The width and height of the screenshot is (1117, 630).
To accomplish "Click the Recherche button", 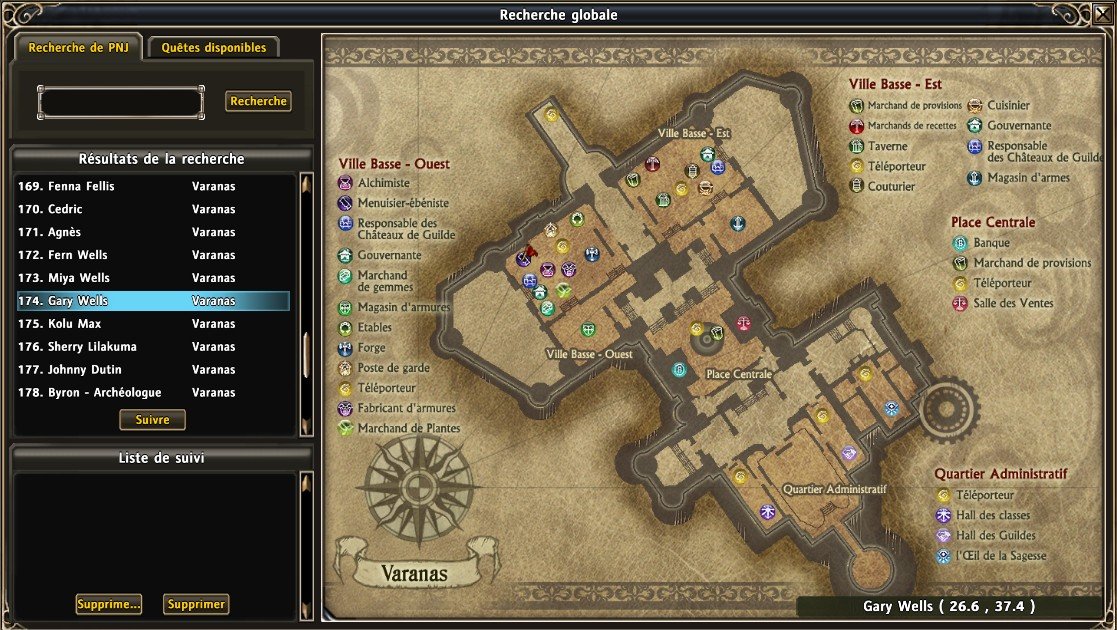I will [x=258, y=101].
